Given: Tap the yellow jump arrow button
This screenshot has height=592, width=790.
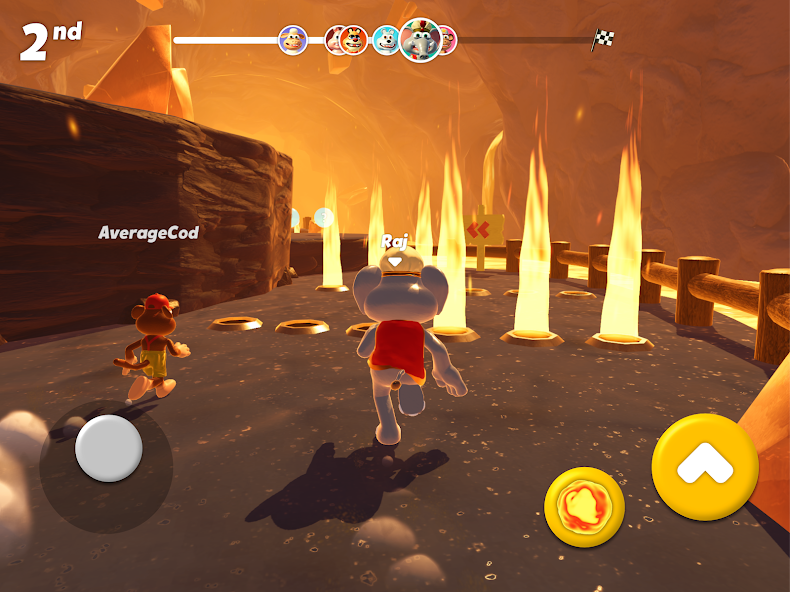Looking at the screenshot, I should pos(705,466).
